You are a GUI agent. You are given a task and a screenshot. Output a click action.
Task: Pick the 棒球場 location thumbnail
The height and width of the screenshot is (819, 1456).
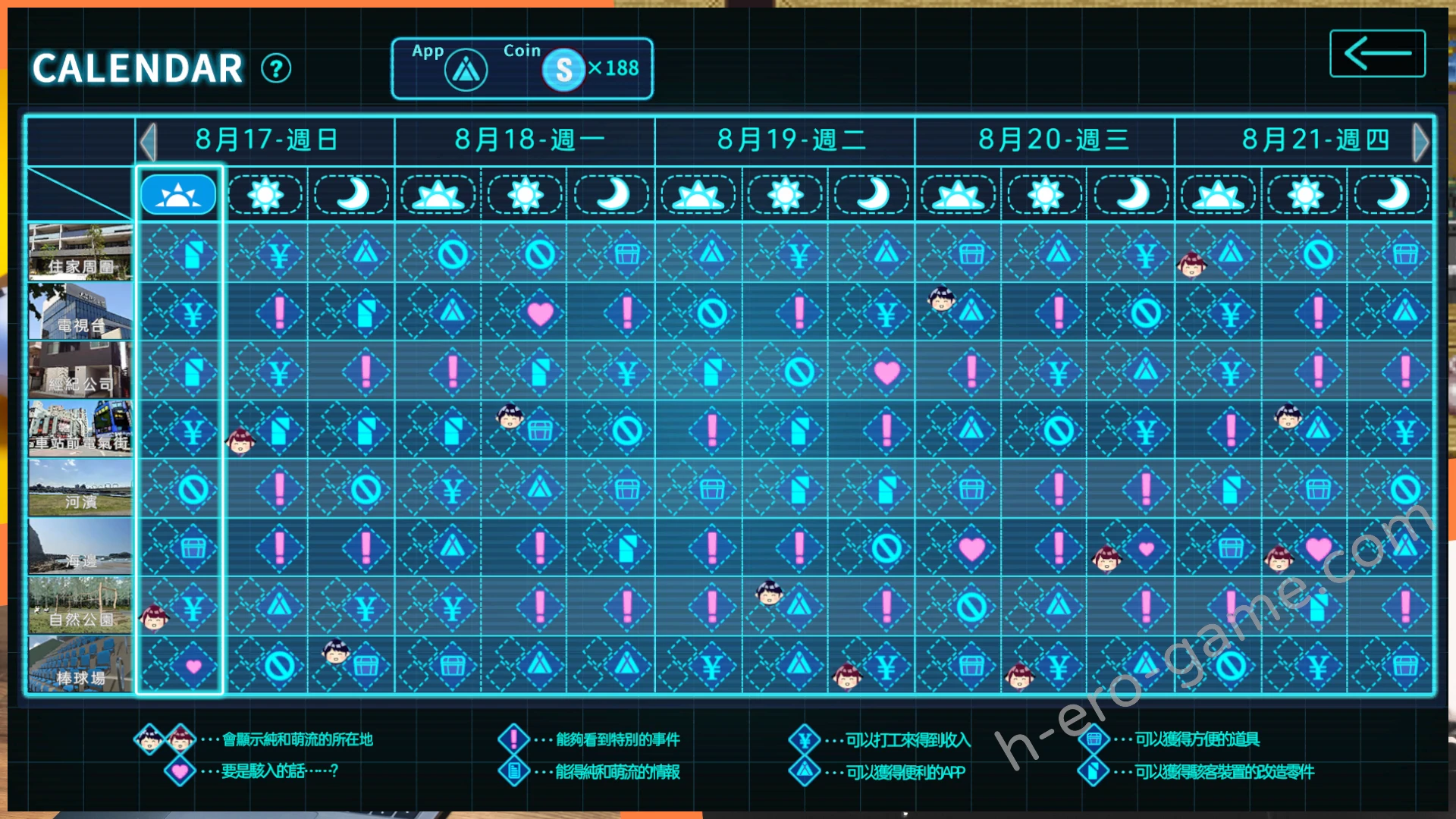(80, 664)
